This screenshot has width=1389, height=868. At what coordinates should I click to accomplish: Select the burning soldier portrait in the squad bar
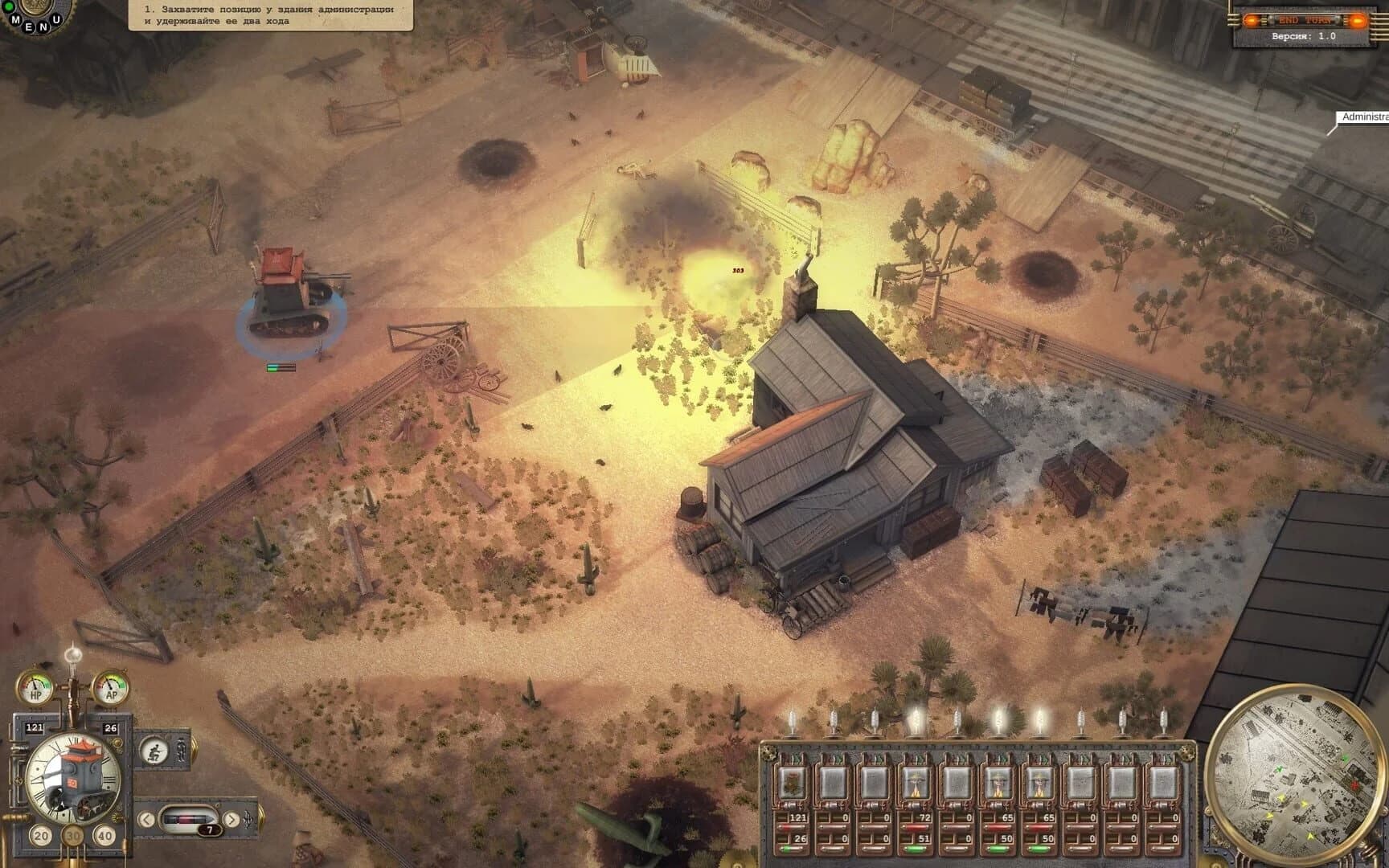(915, 784)
